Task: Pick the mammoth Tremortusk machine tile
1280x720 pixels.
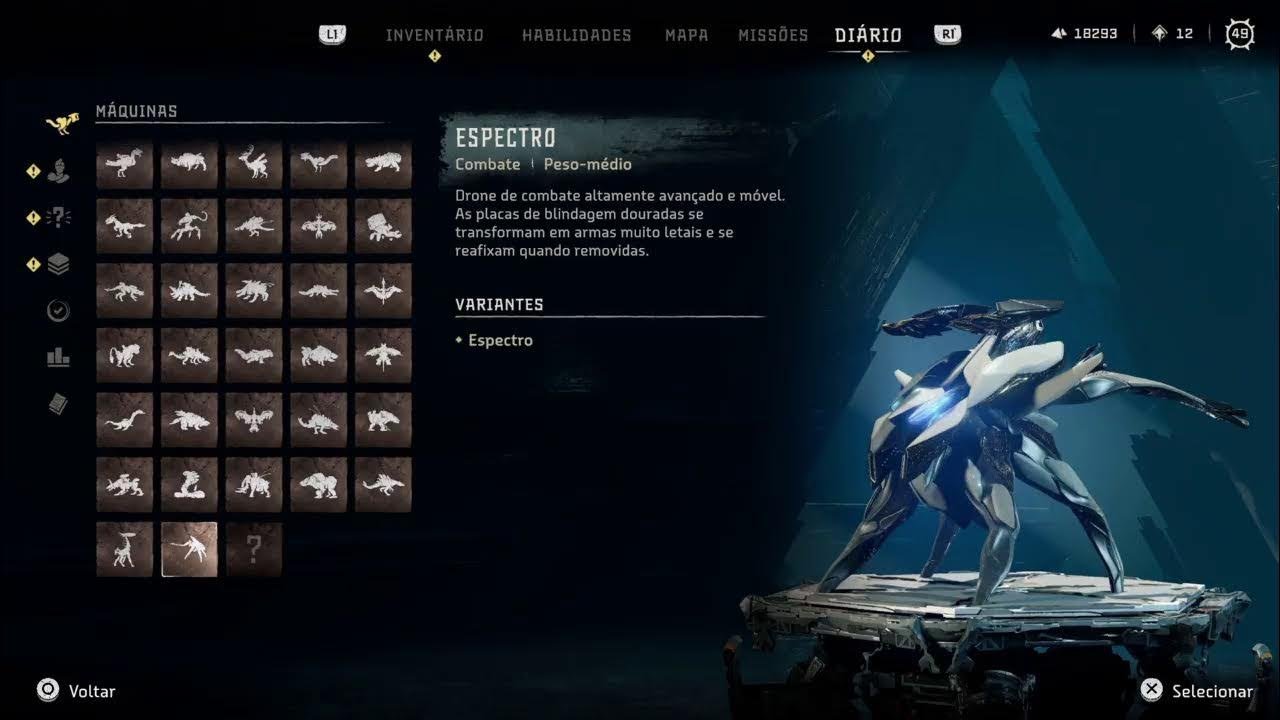Action: pos(319,485)
